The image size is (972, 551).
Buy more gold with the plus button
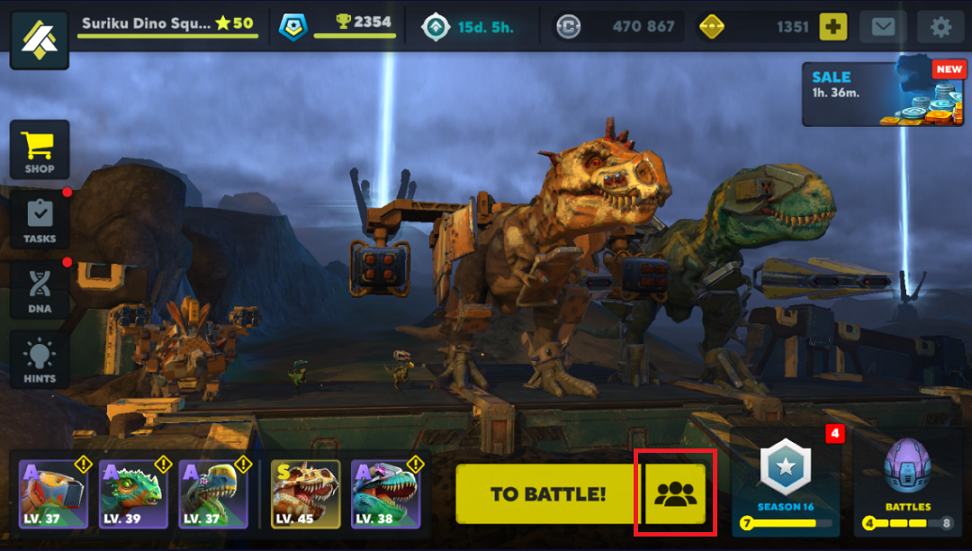tap(833, 27)
